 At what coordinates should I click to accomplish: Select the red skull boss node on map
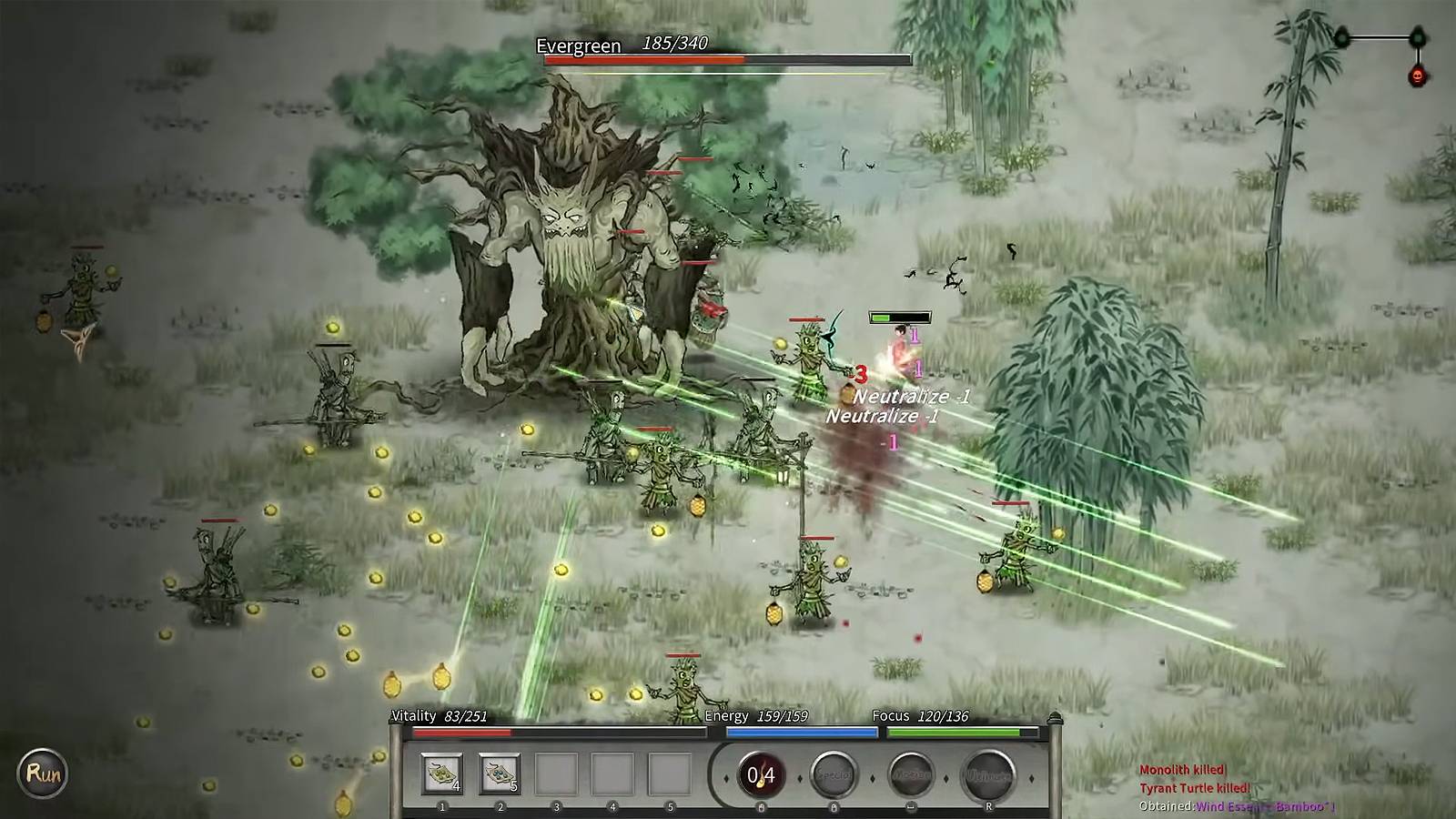click(1417, 76)
